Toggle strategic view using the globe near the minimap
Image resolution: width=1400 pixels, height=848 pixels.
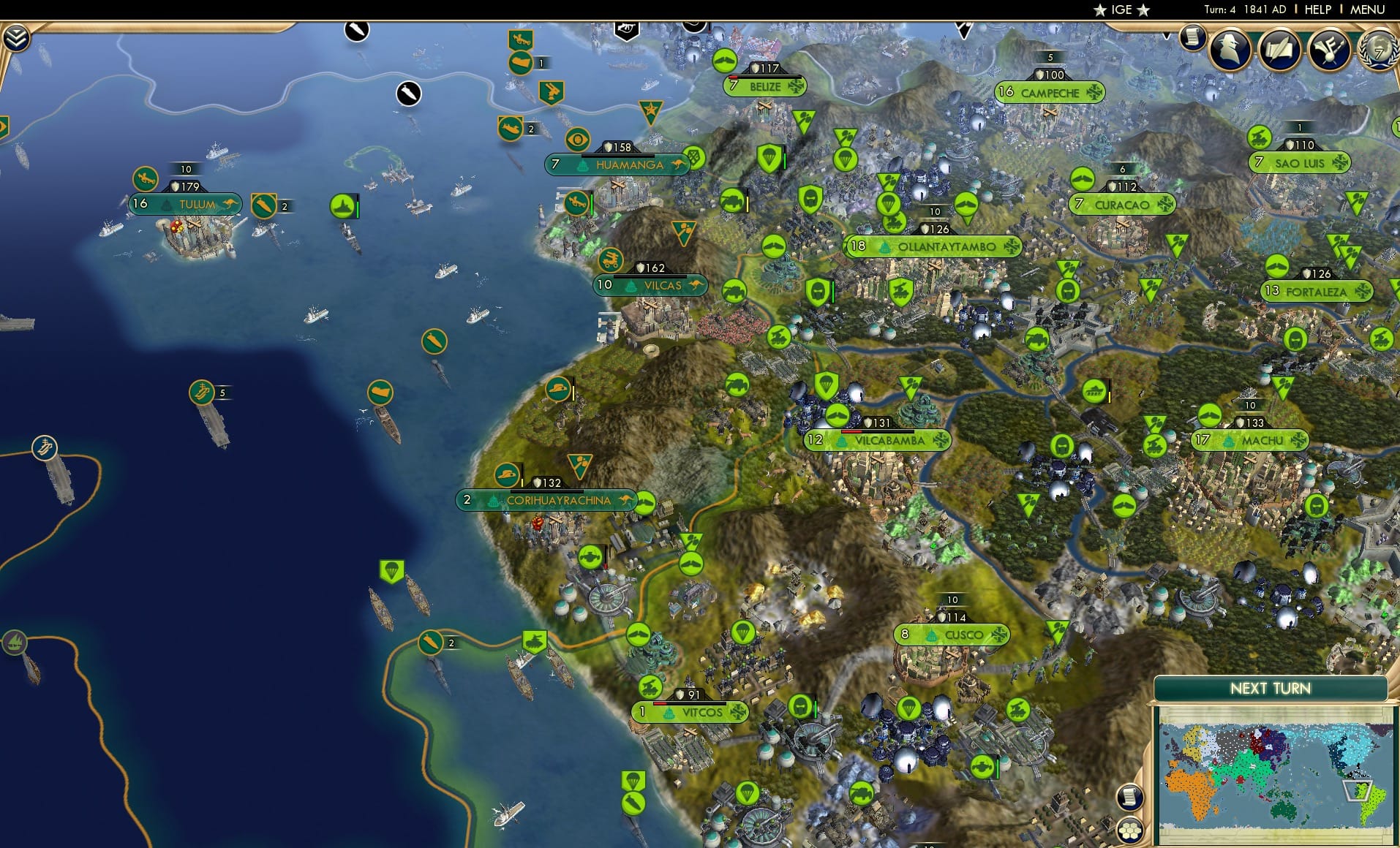coord(1130,830)
